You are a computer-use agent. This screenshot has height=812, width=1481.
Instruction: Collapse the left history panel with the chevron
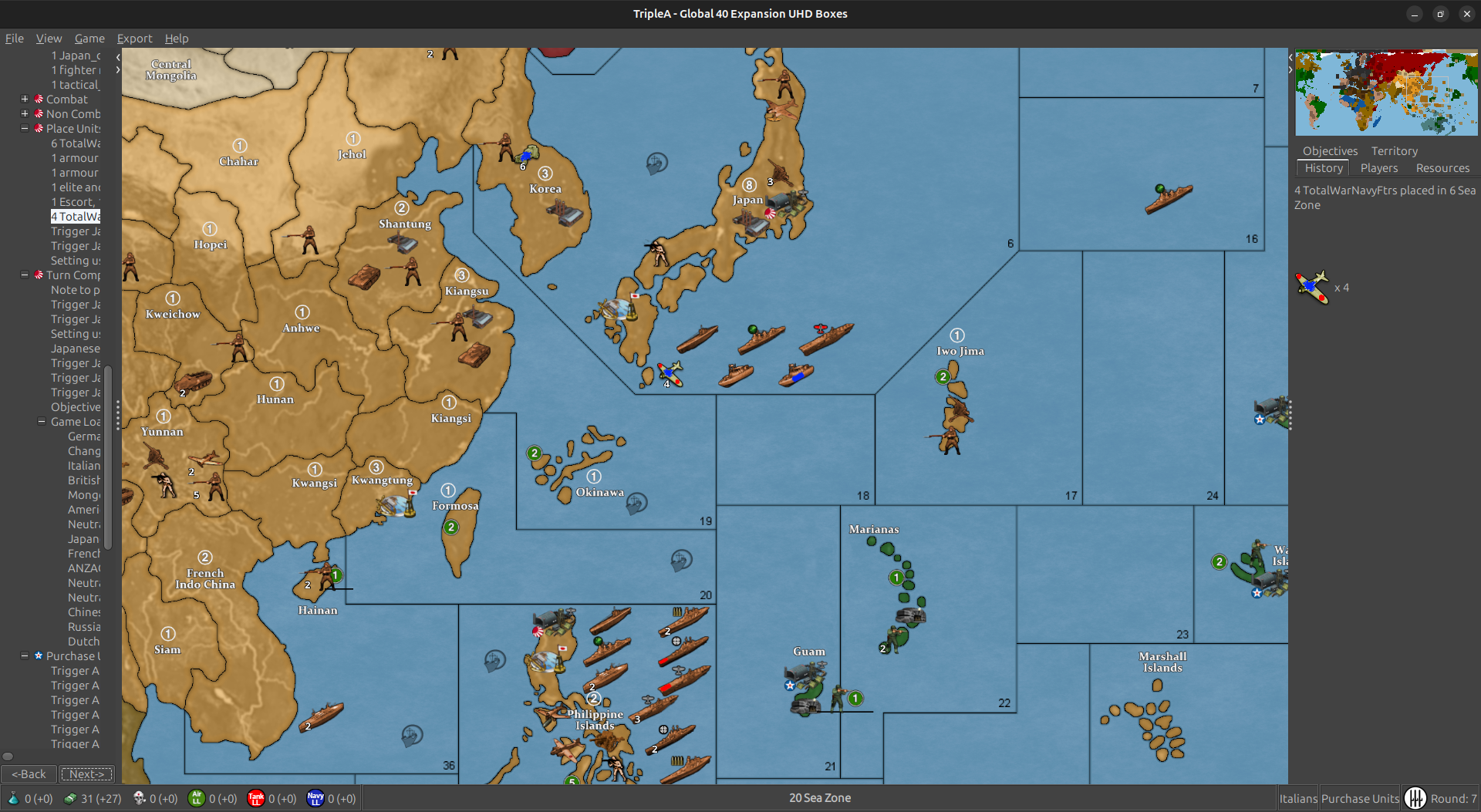pyautogui.click(x=117, y=56)
